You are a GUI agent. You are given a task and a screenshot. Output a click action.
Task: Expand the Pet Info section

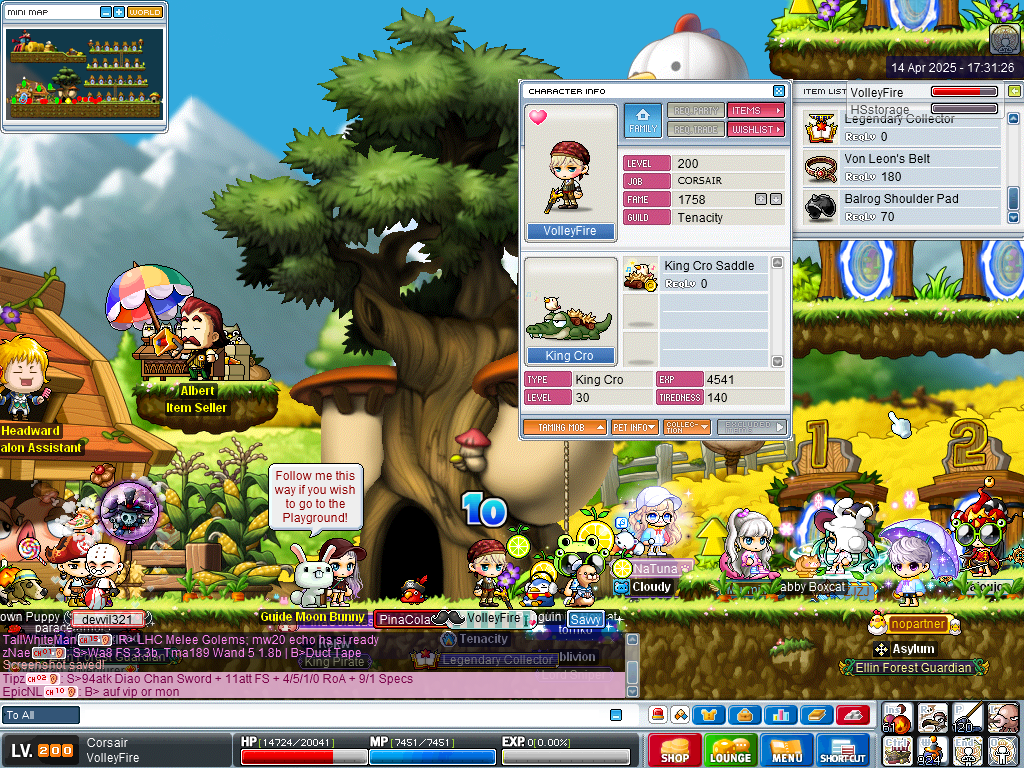click(634, 427)
